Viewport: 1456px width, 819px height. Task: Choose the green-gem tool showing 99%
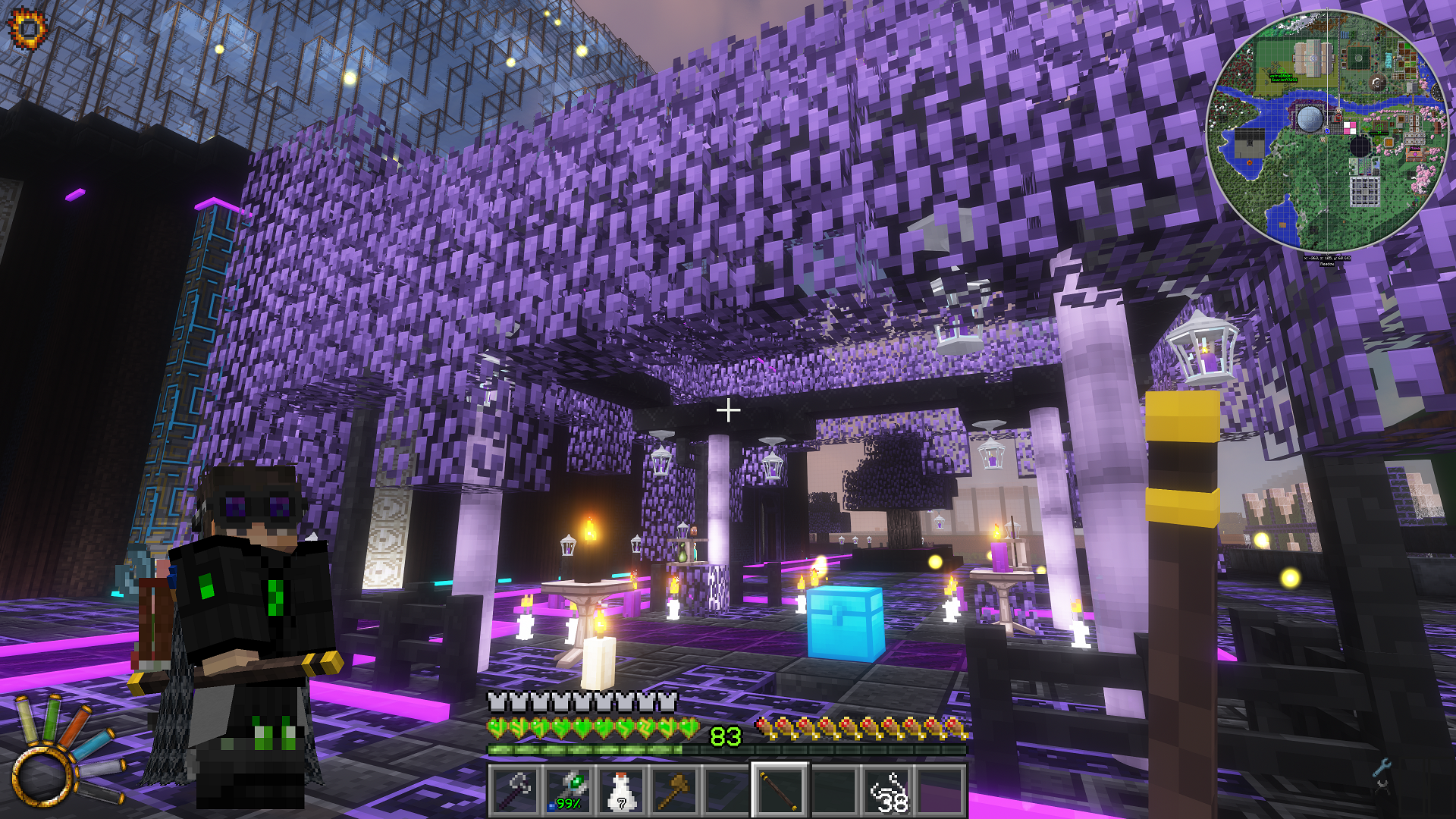[568, 790]
